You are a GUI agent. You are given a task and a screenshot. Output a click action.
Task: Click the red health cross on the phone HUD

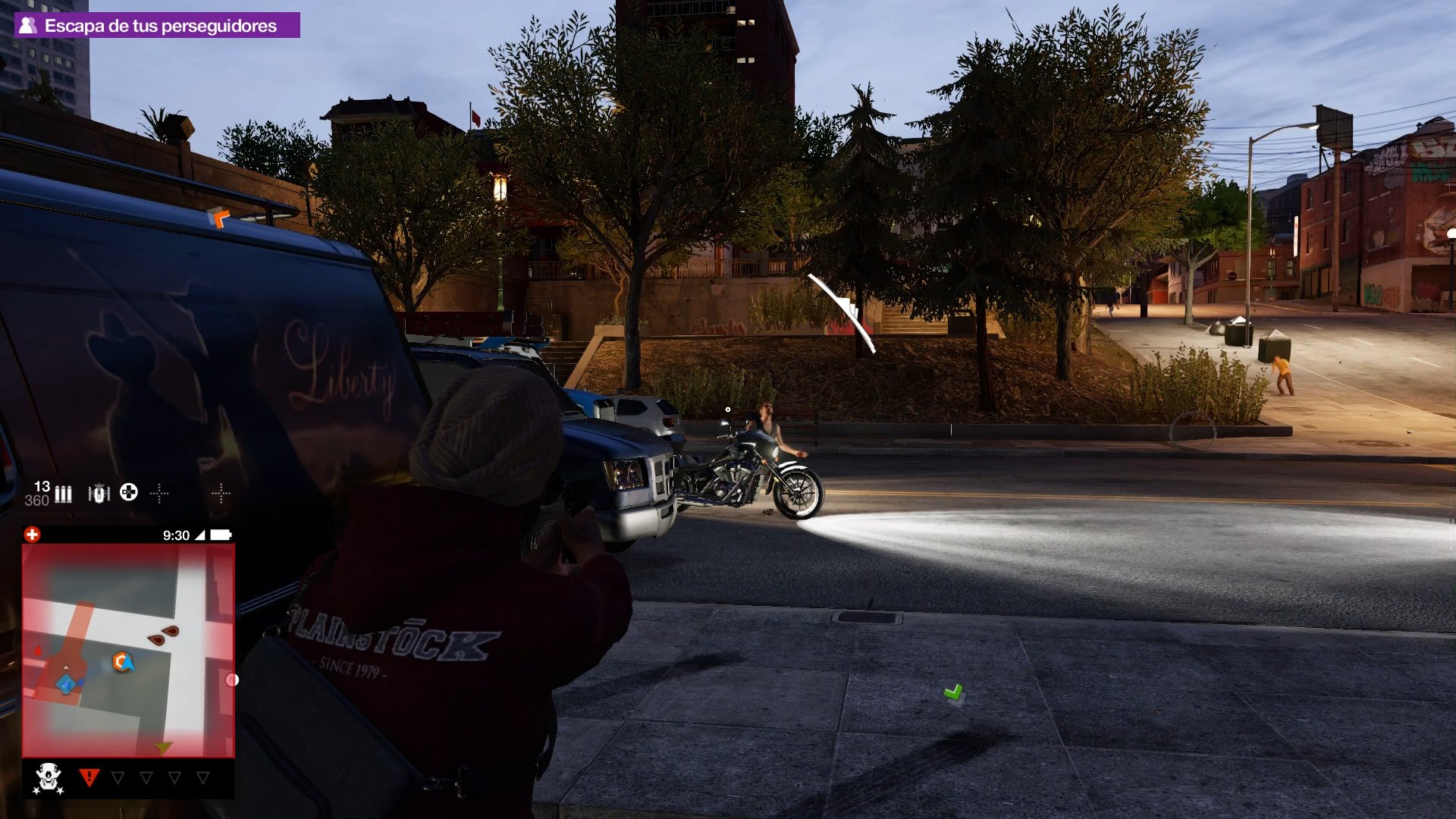coord(32,535)
